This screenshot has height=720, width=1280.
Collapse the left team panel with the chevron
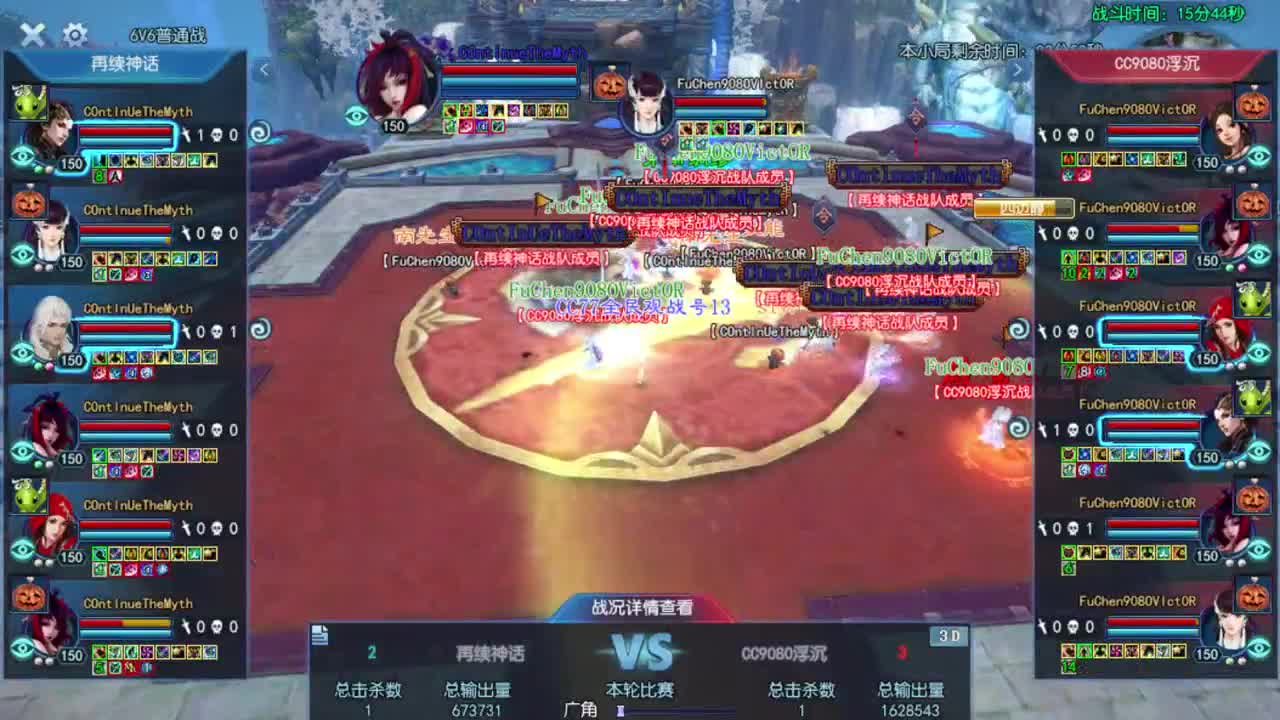point(263,70)
